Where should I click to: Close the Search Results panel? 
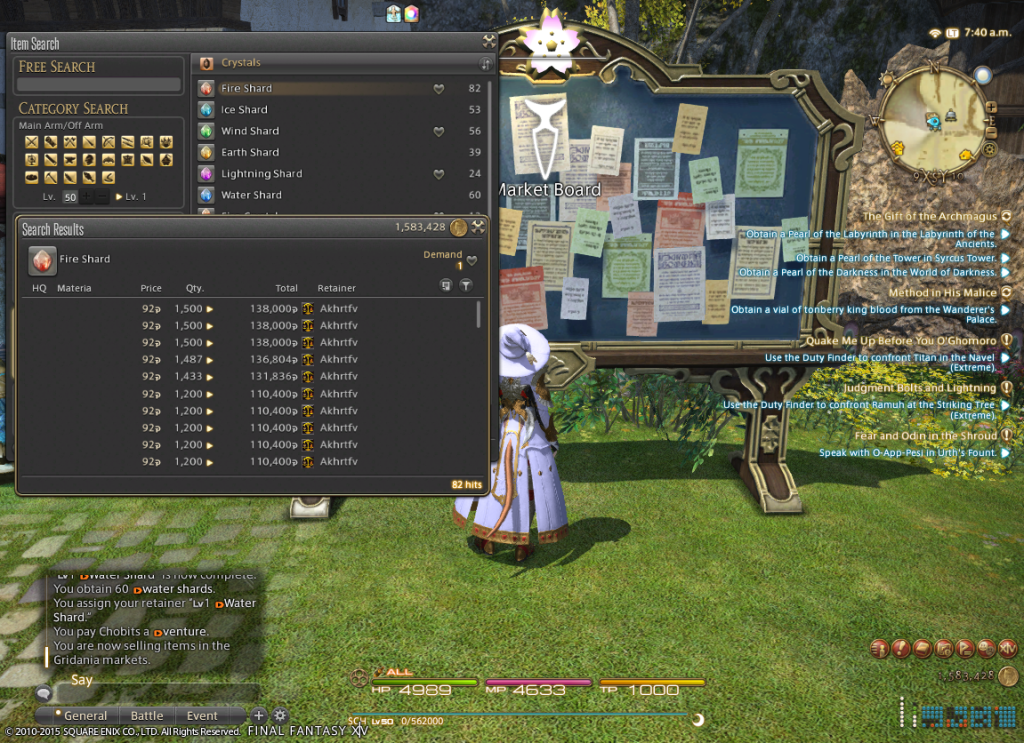coord(478,228)
